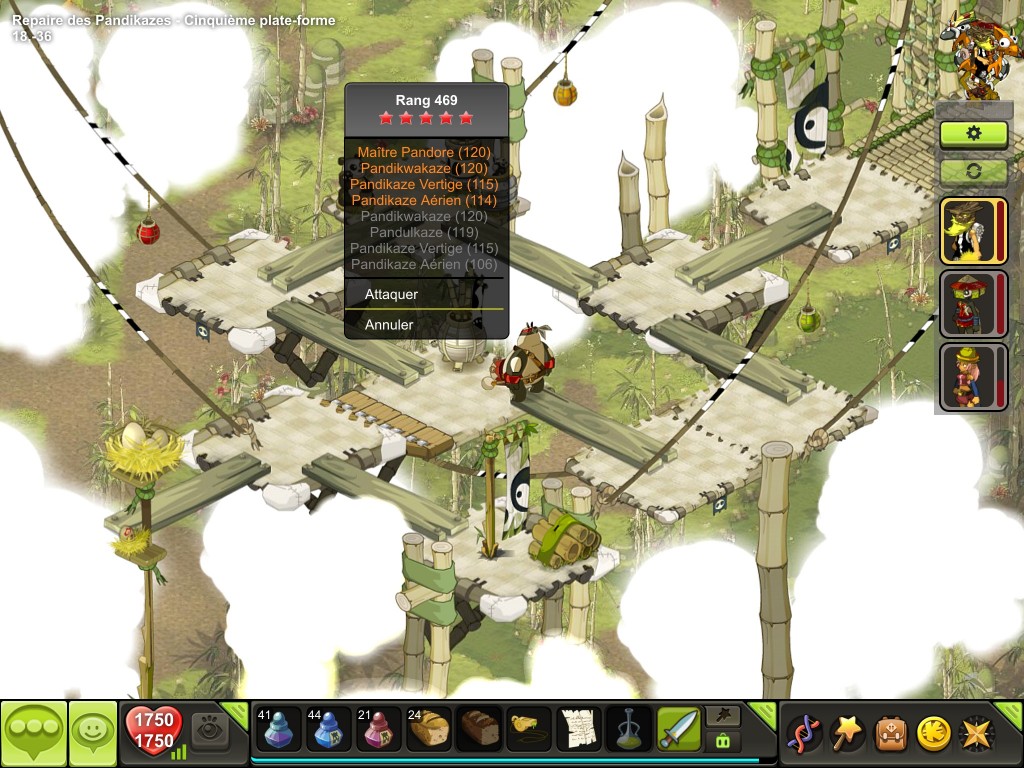
Task: Eat the bread stack of 24
Action: (429, 730)
